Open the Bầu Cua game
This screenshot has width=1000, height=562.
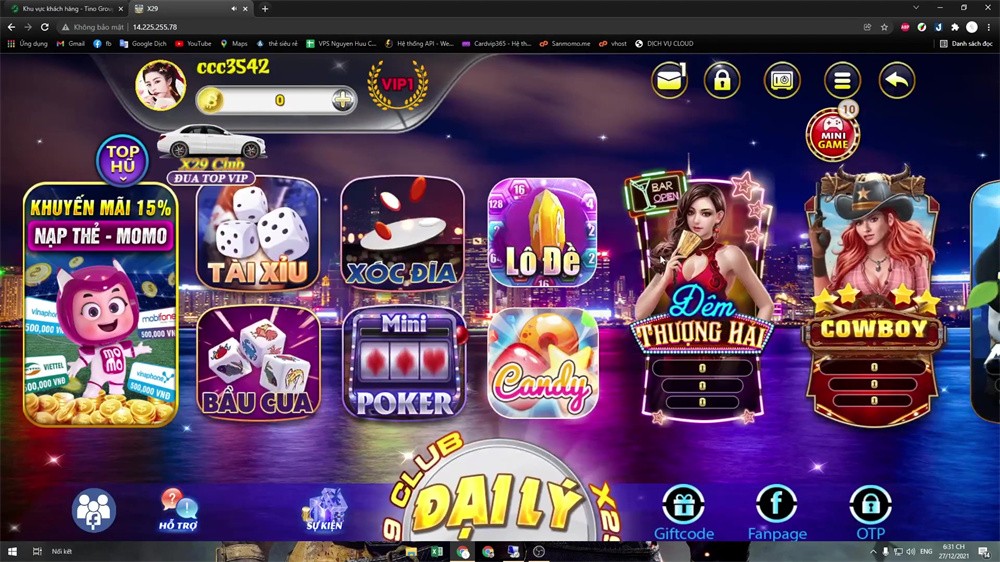[257, 362]
